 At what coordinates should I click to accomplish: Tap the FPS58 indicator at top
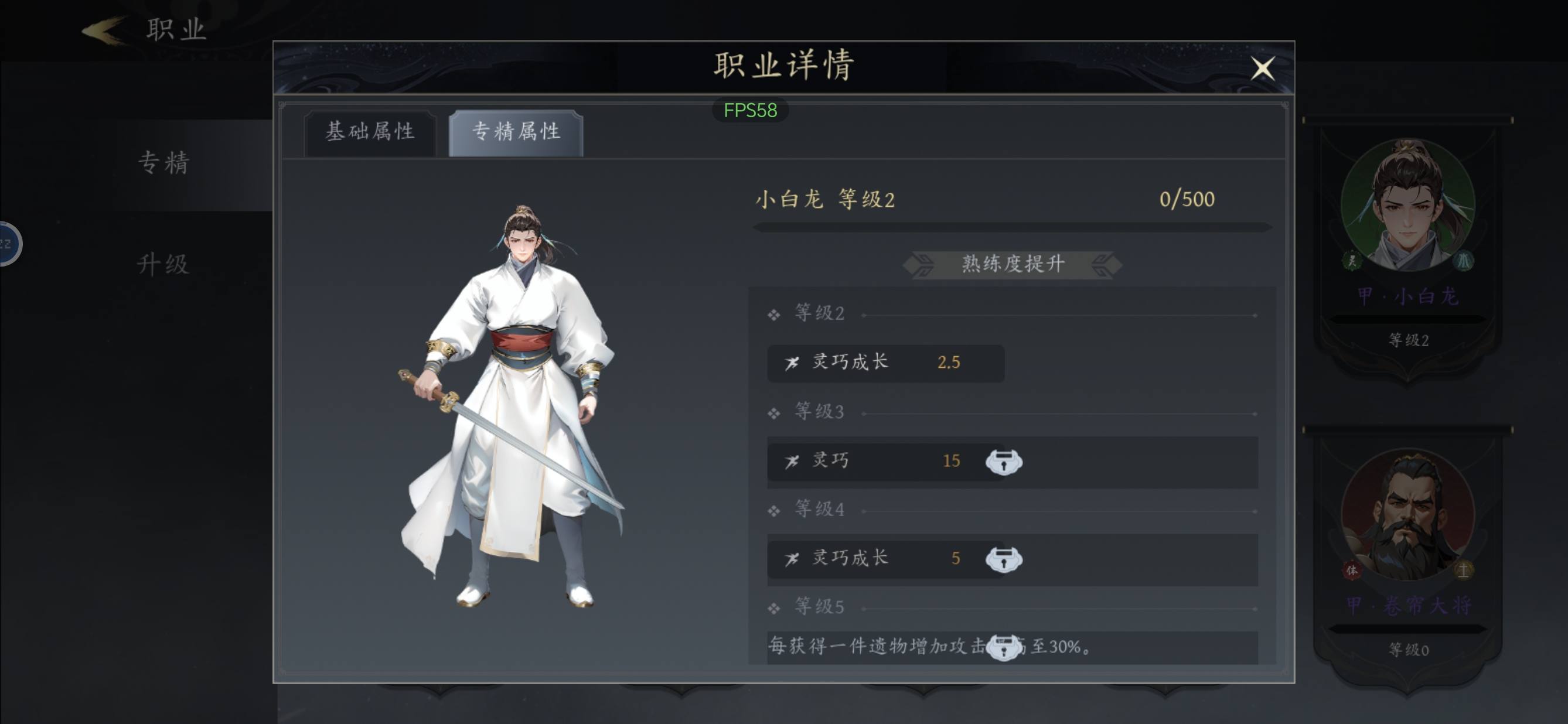[x=750, y=110]
